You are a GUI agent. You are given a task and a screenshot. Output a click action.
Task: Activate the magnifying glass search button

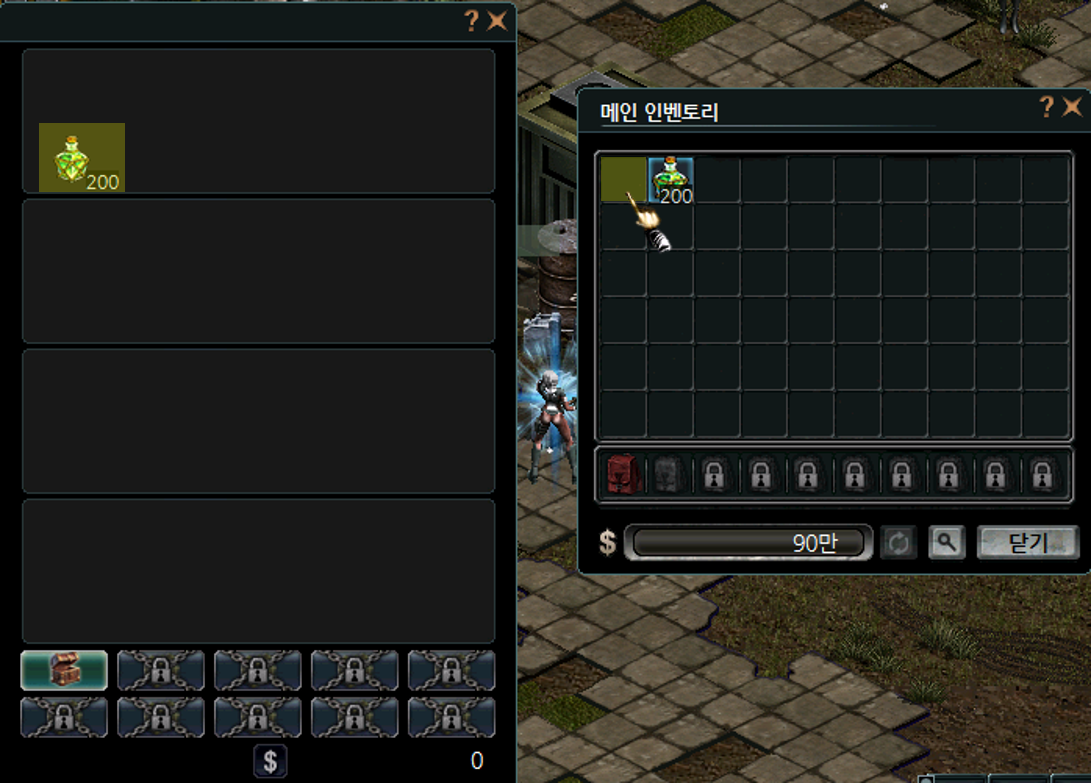[946, 543]
